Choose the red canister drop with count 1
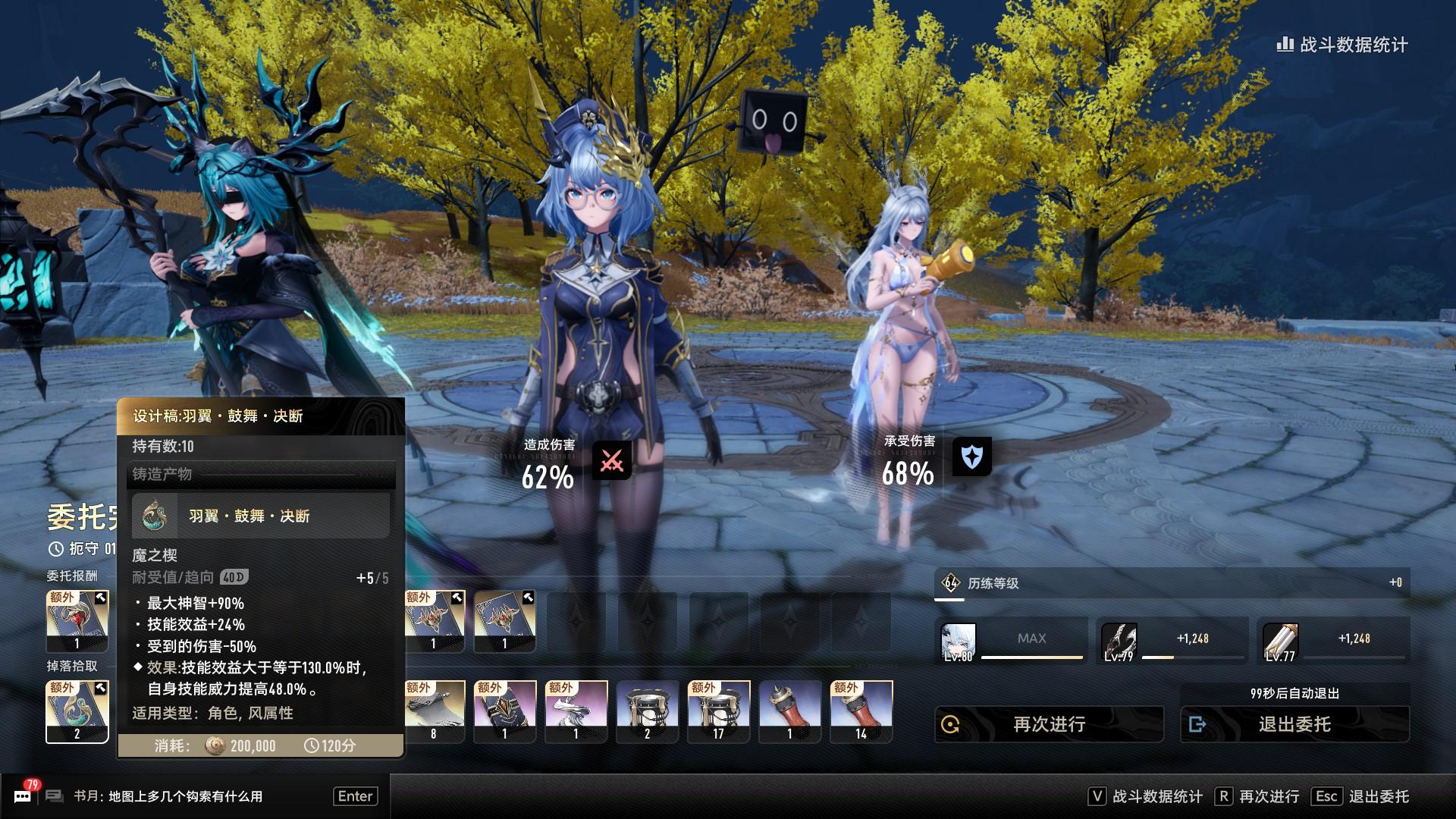The width and height of the screenshot is (1456, 819). coord(789,711)
